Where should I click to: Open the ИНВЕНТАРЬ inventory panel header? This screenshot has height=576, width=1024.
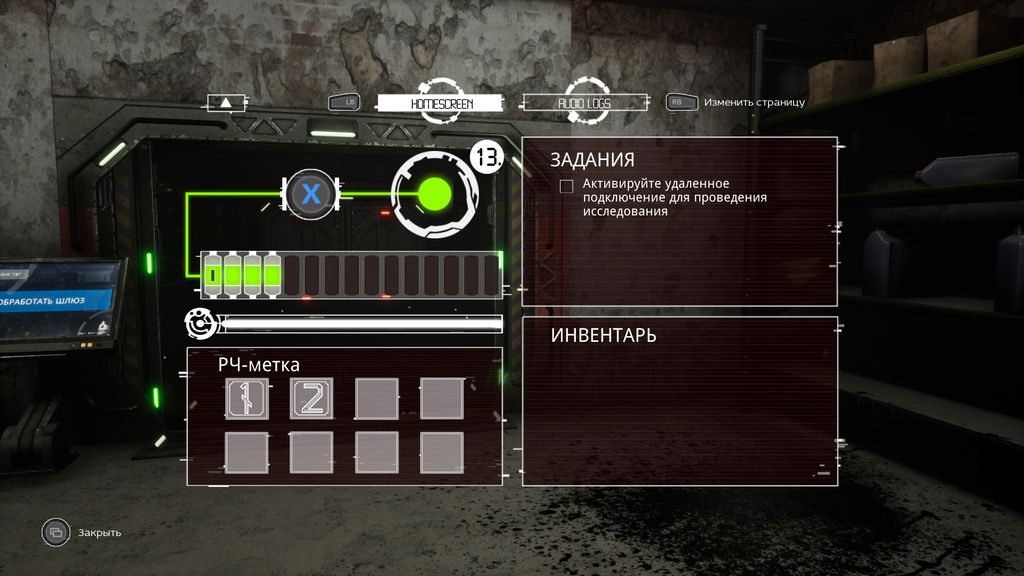[x=604, y=336]
